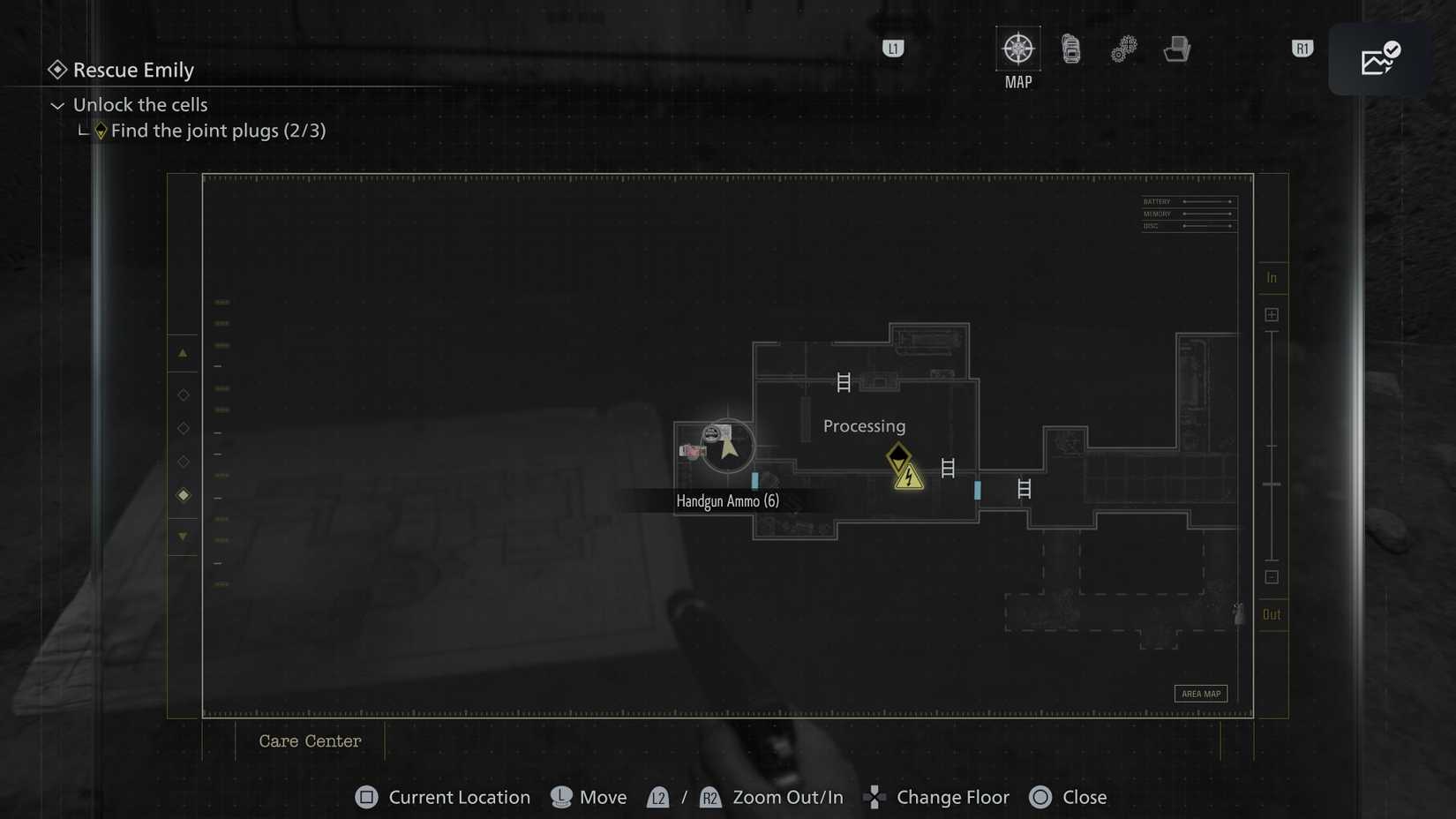Viewport: 1456px width, 819px height.
Task: Select the backpack inventory icon
Action: pos(1069,50)
